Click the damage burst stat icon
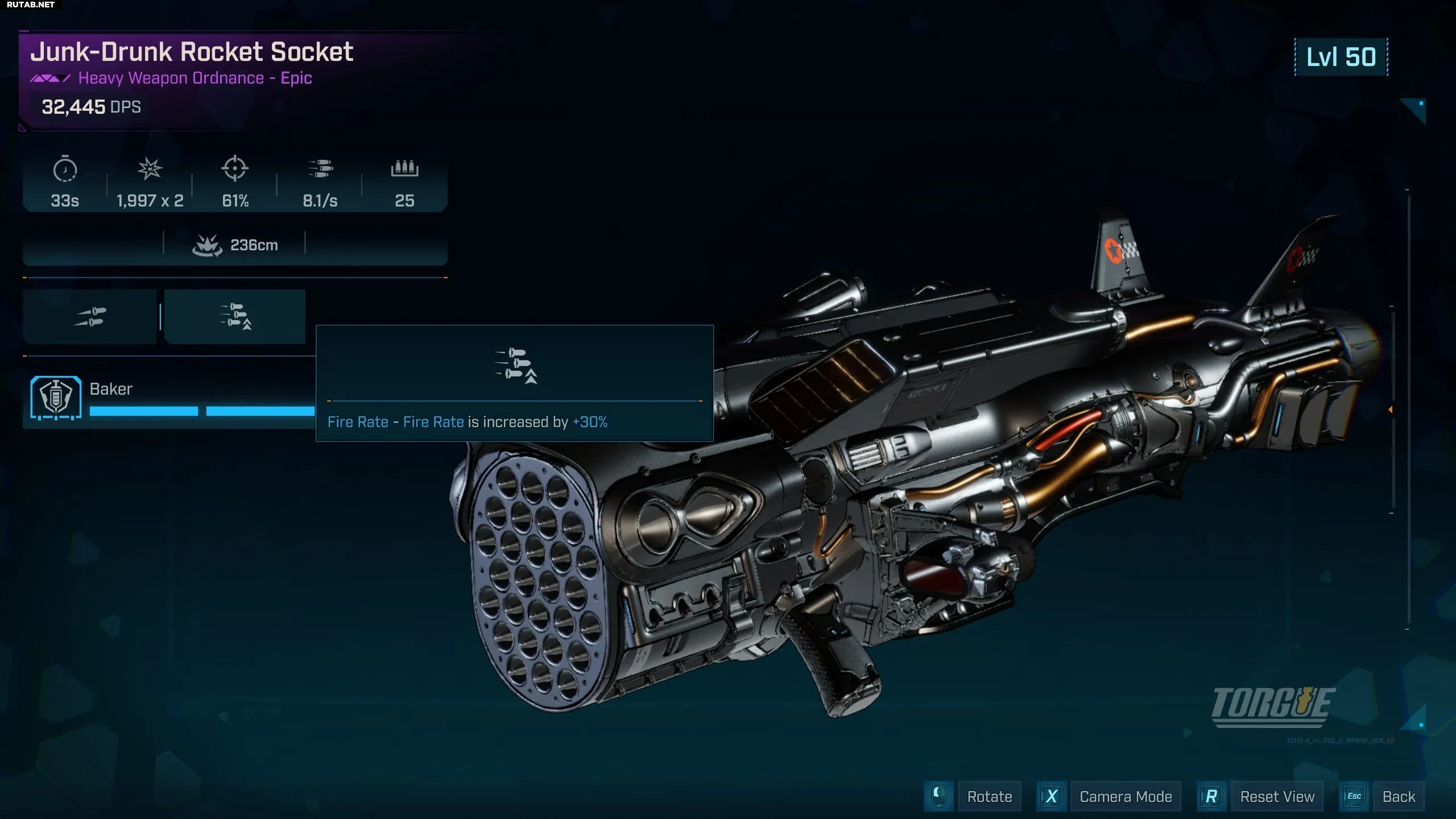Image resolution: width=1456 pixels, height=819 pixels. coord(150,169)
